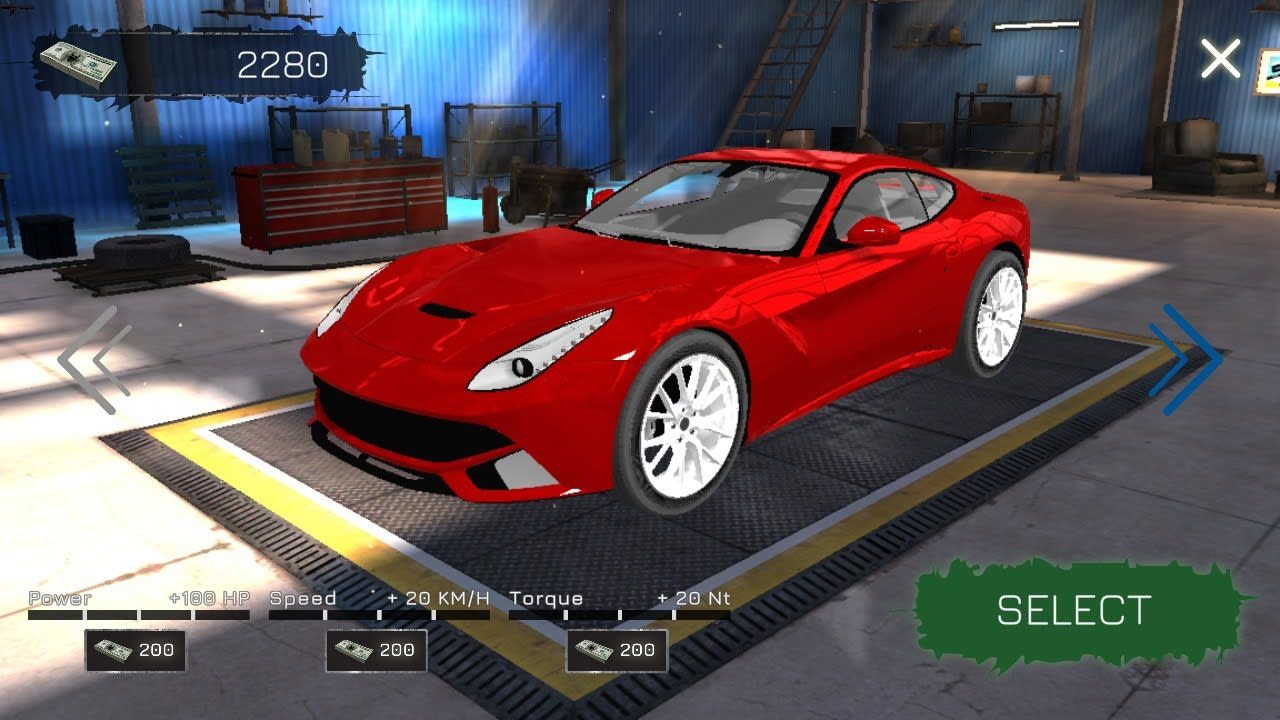Click the Torque stat label
This screenshot has height=720, width=1280.
point(546,598)
